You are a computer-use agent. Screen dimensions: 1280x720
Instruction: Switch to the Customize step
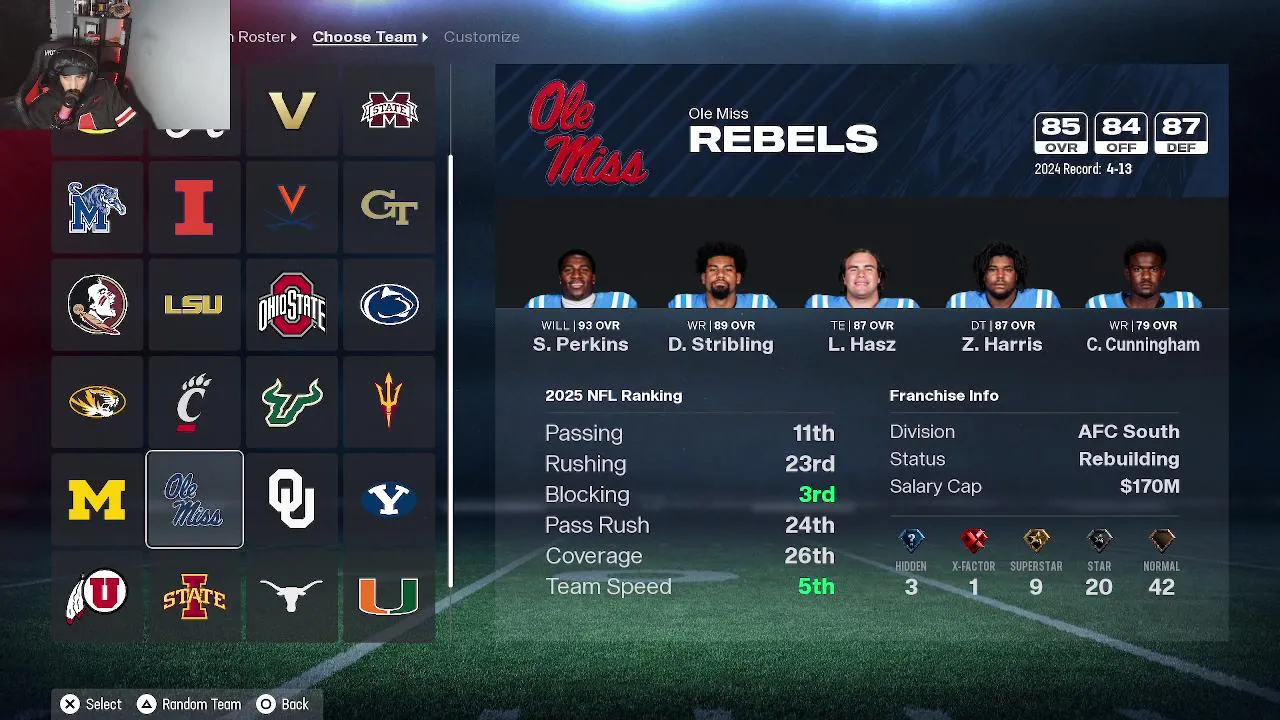pos(481,37)
